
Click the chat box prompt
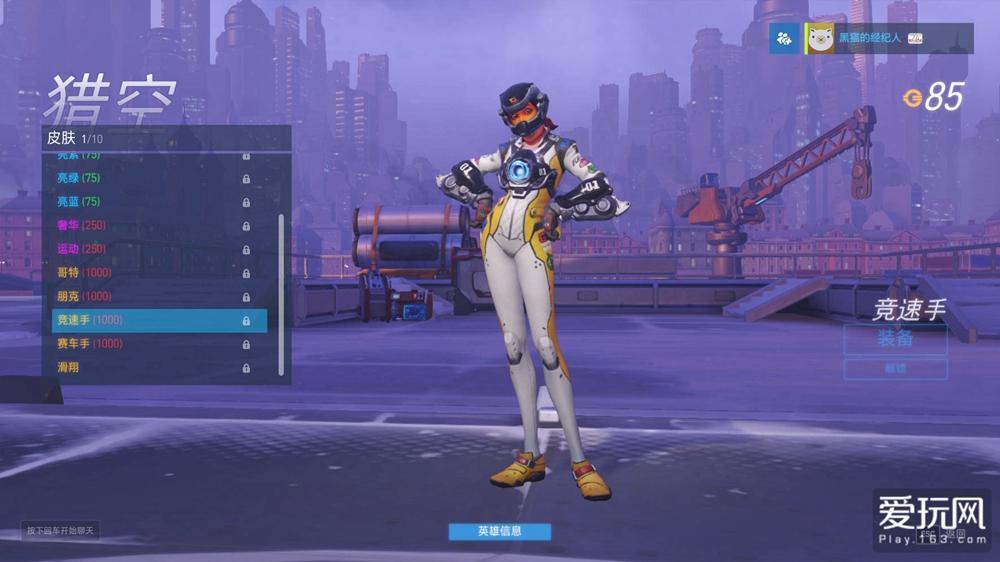pyautogui.click(x=61, y=530)
